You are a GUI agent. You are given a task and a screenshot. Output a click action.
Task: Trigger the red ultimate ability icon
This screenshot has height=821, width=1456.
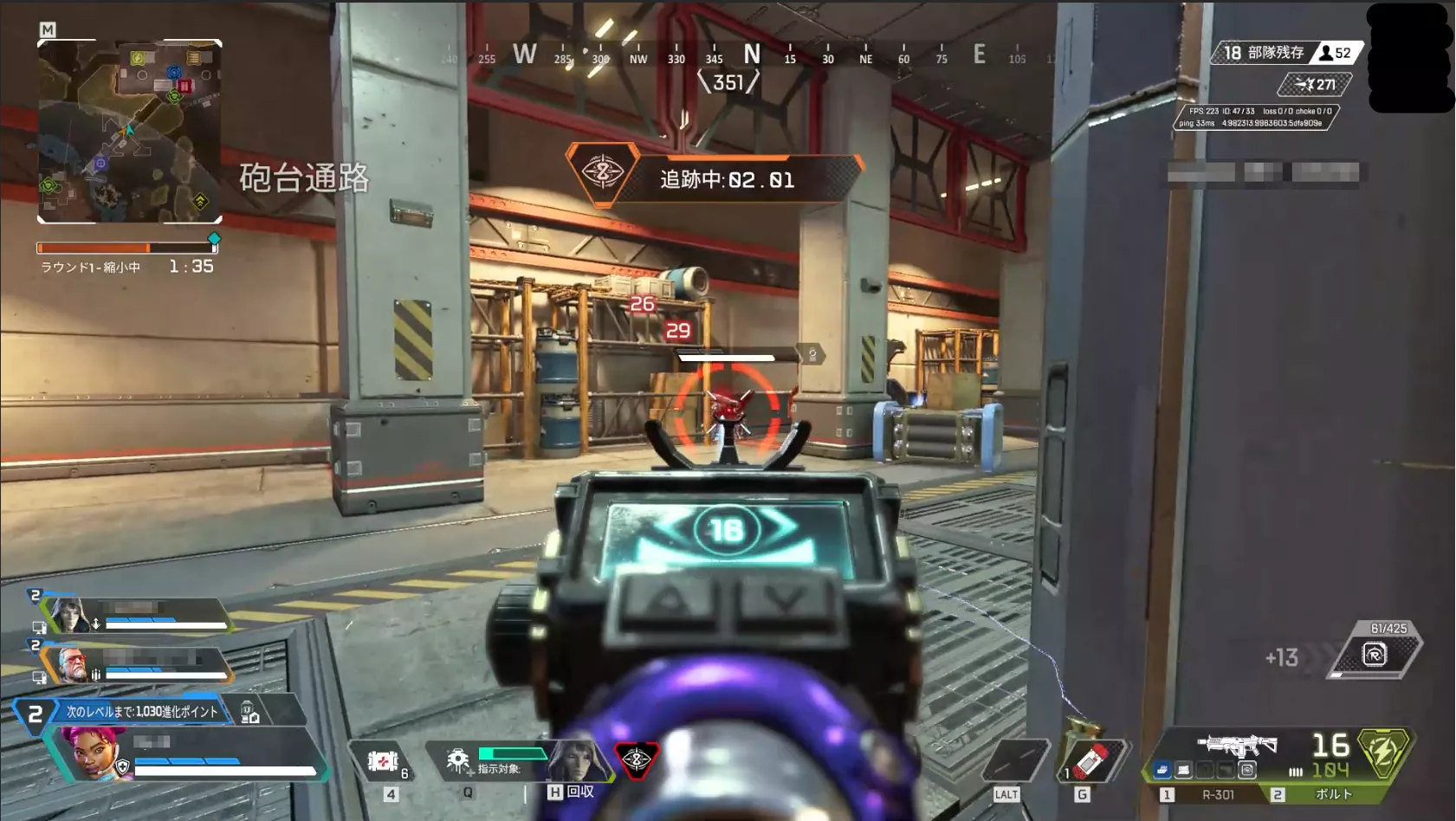click(x=637, y=760)
